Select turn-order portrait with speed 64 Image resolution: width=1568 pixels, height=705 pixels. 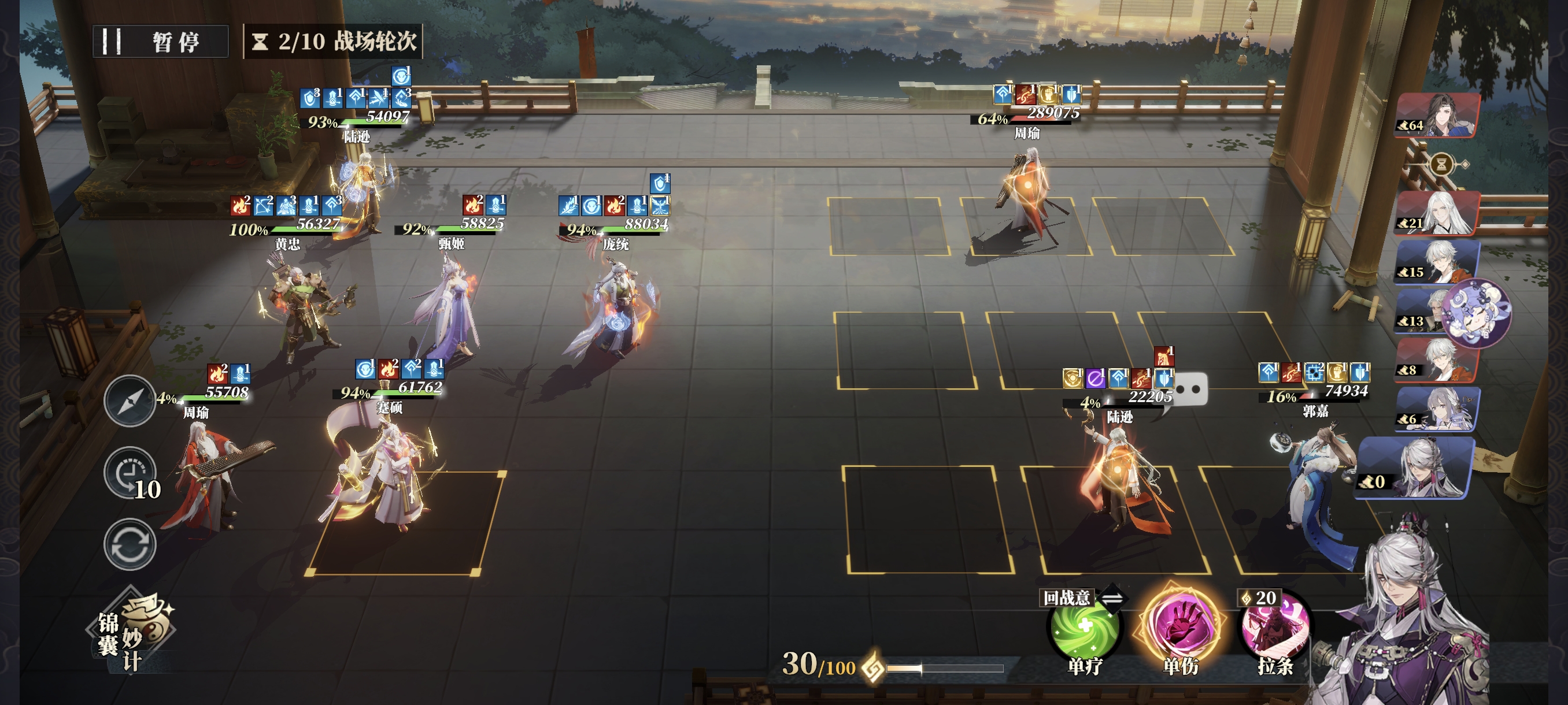point(1437,116)
